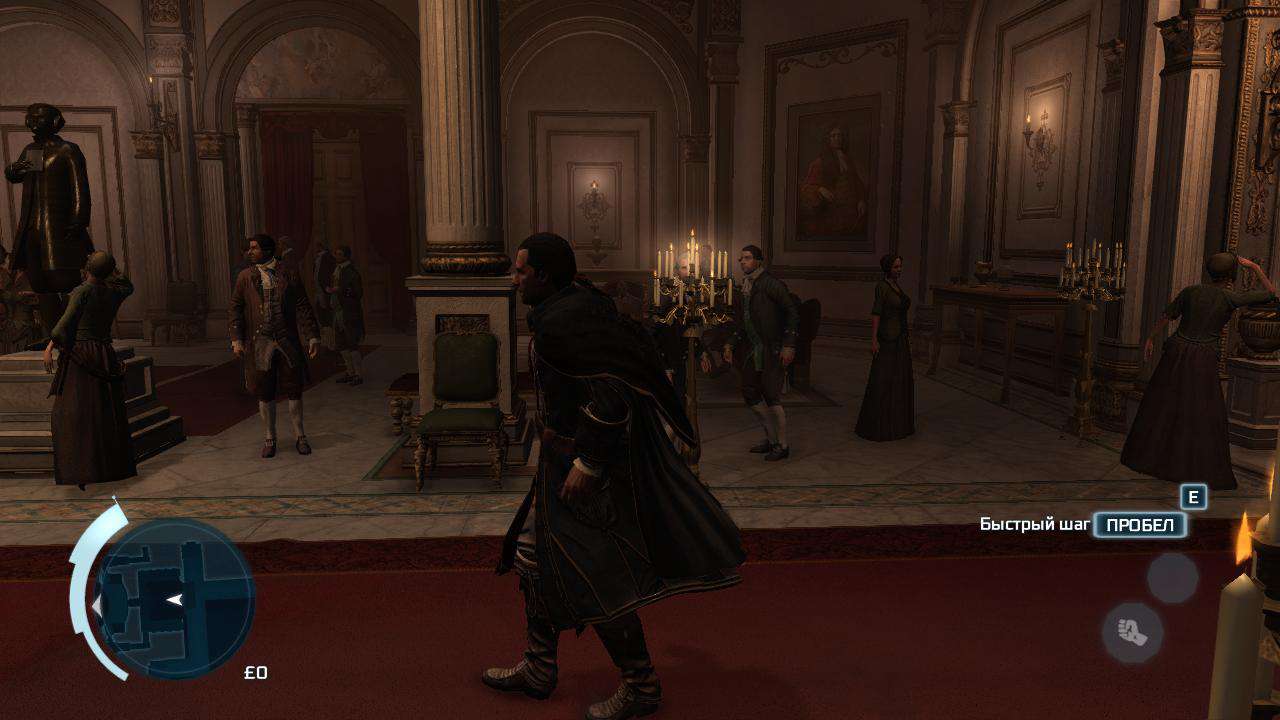Click the circular minimap
This screenshot has height=720, width=1280.
coord(174,598)
